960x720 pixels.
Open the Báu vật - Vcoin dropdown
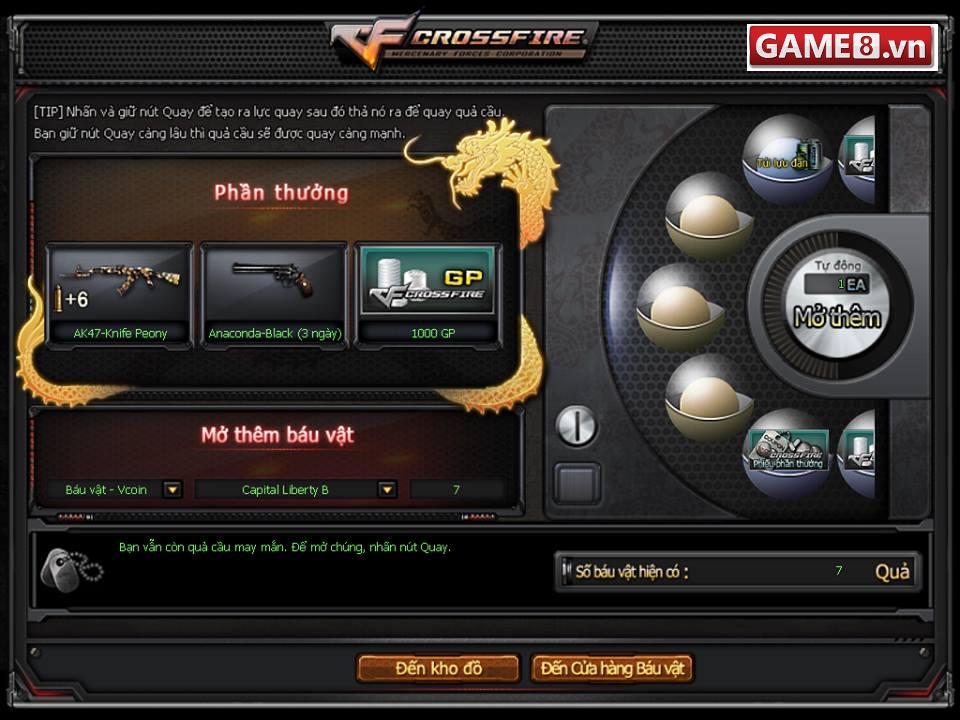click(x=173, y=490)
